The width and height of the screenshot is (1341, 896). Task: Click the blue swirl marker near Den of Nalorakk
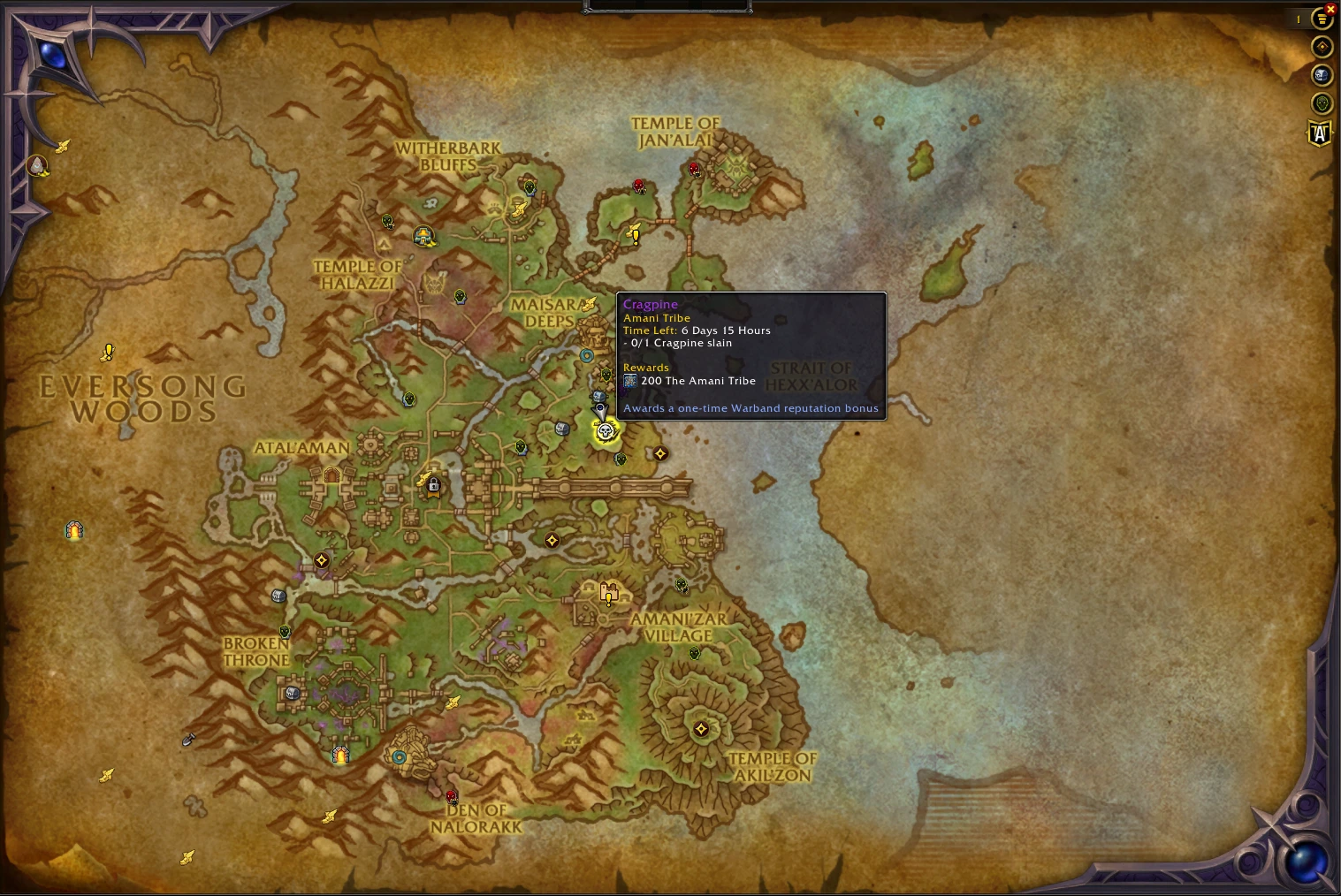[x=399, y=756]
